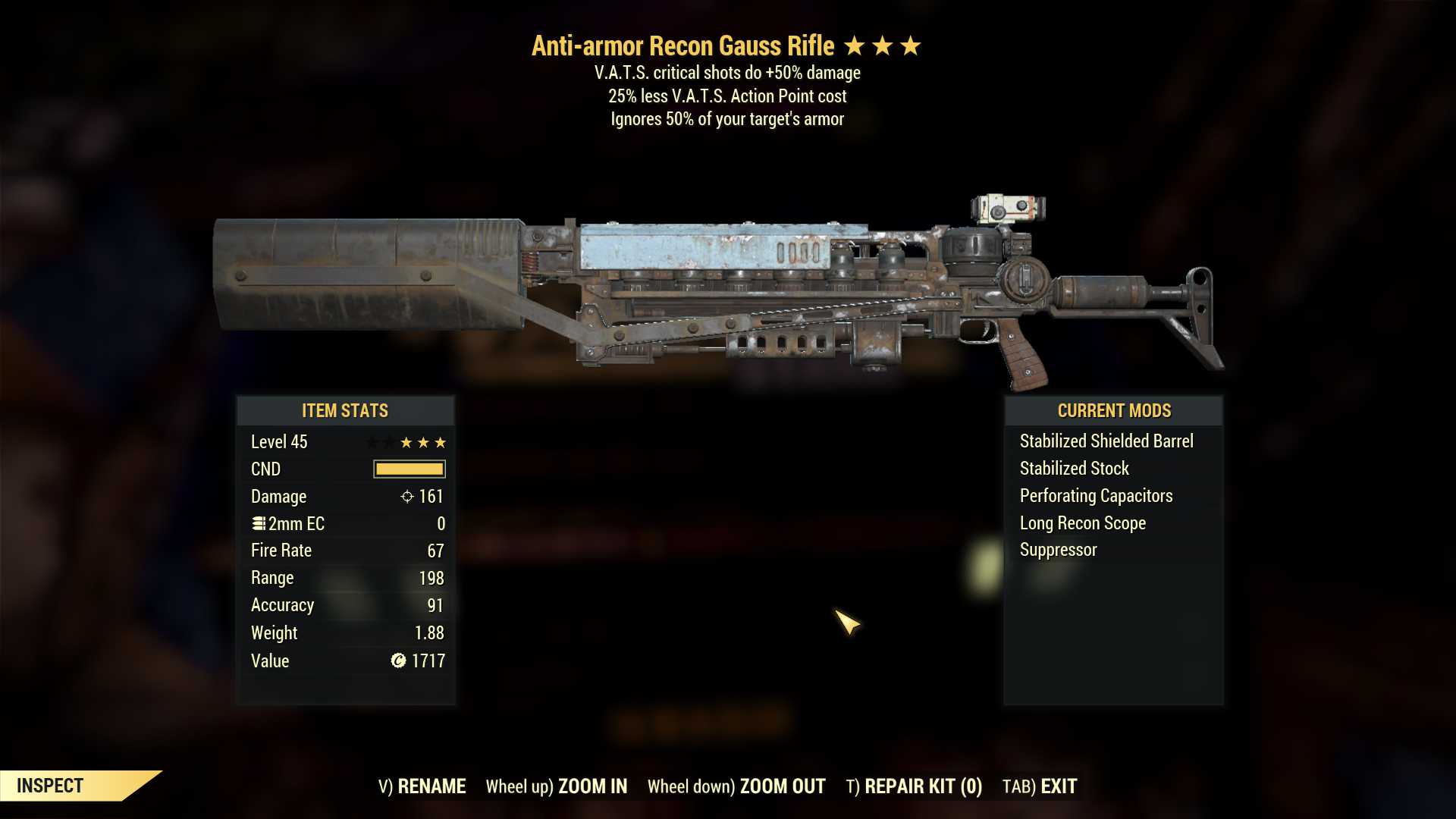Click the T) REPAIR KIT (0) button
The image size is (1456, 819).
(915, 786)
